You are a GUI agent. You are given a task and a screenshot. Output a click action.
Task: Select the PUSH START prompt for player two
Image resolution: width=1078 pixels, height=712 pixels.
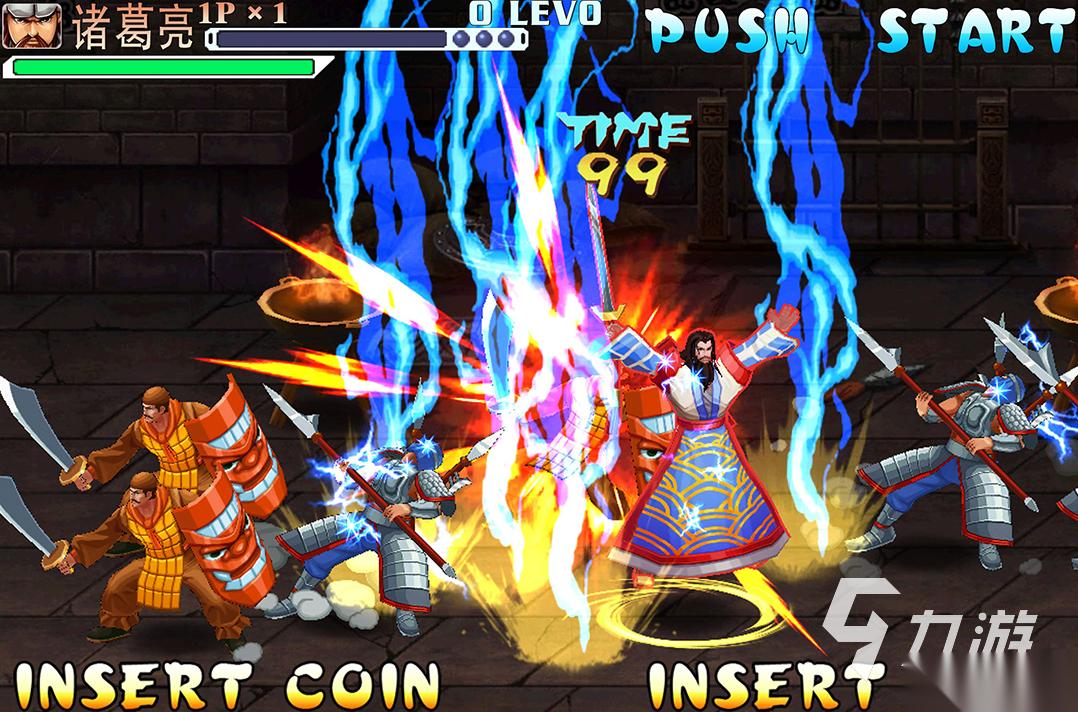[860, 32]
